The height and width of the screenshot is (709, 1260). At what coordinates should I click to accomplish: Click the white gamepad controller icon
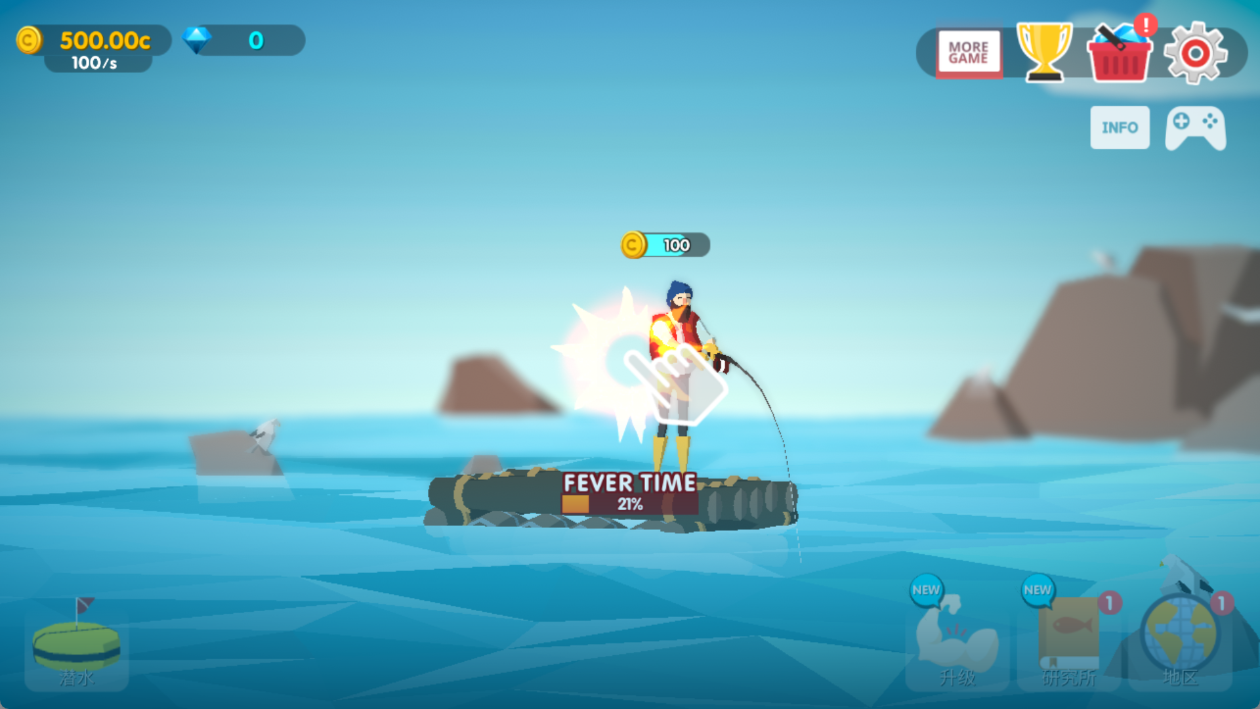1195,128
